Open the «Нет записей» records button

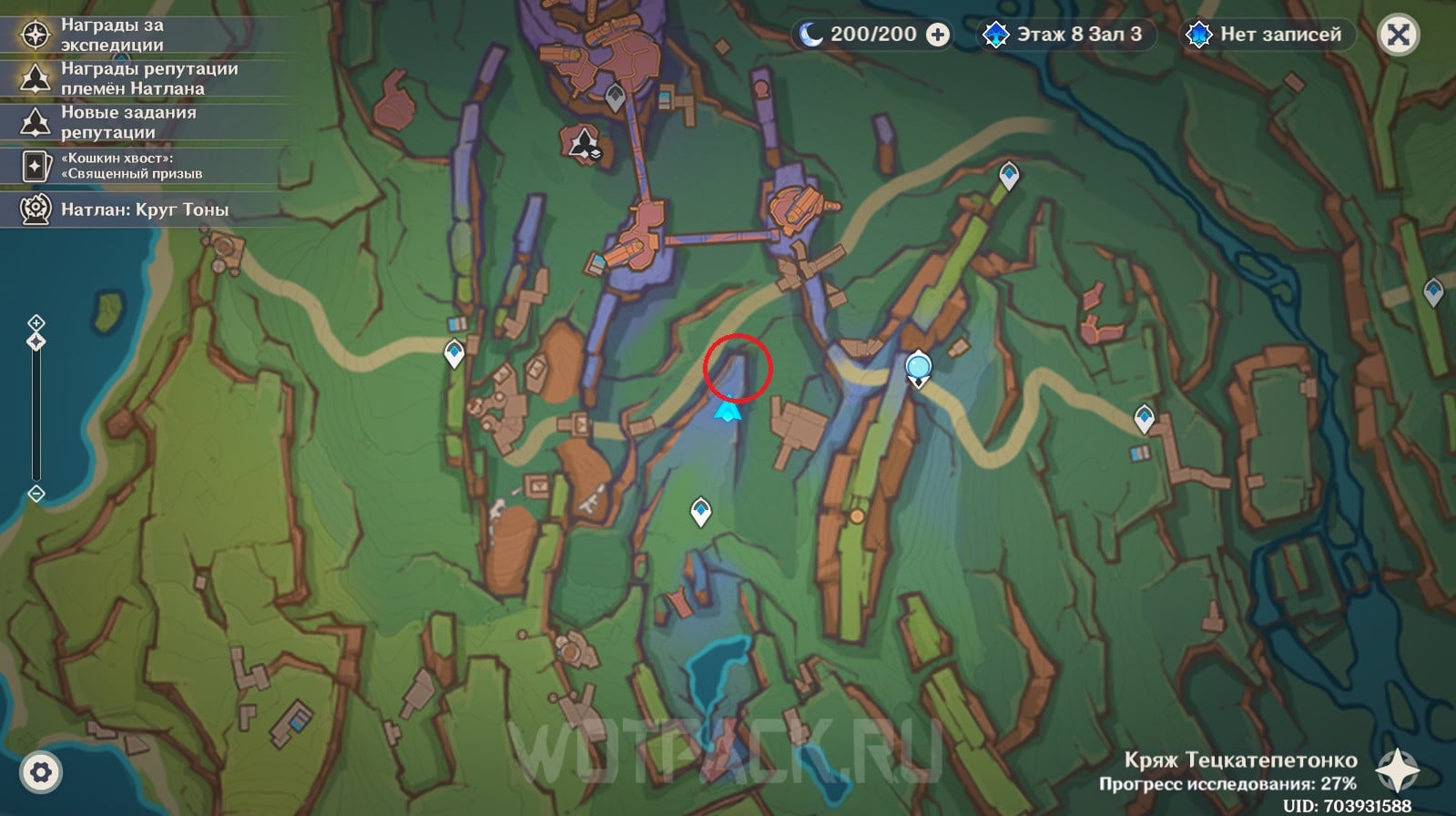click(1268, 36)
